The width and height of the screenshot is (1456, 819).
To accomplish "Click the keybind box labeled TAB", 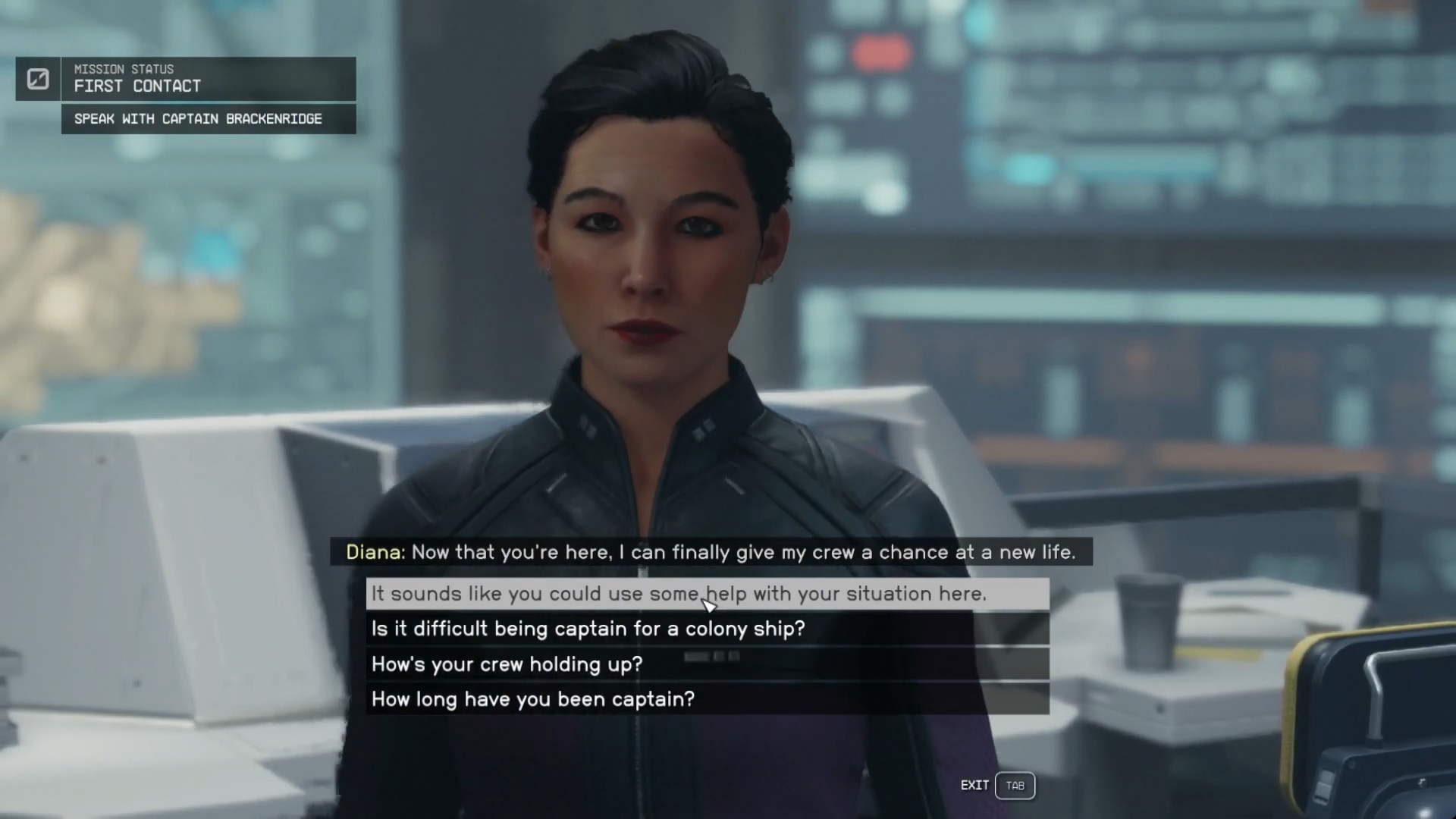I will coord(1015,786).
